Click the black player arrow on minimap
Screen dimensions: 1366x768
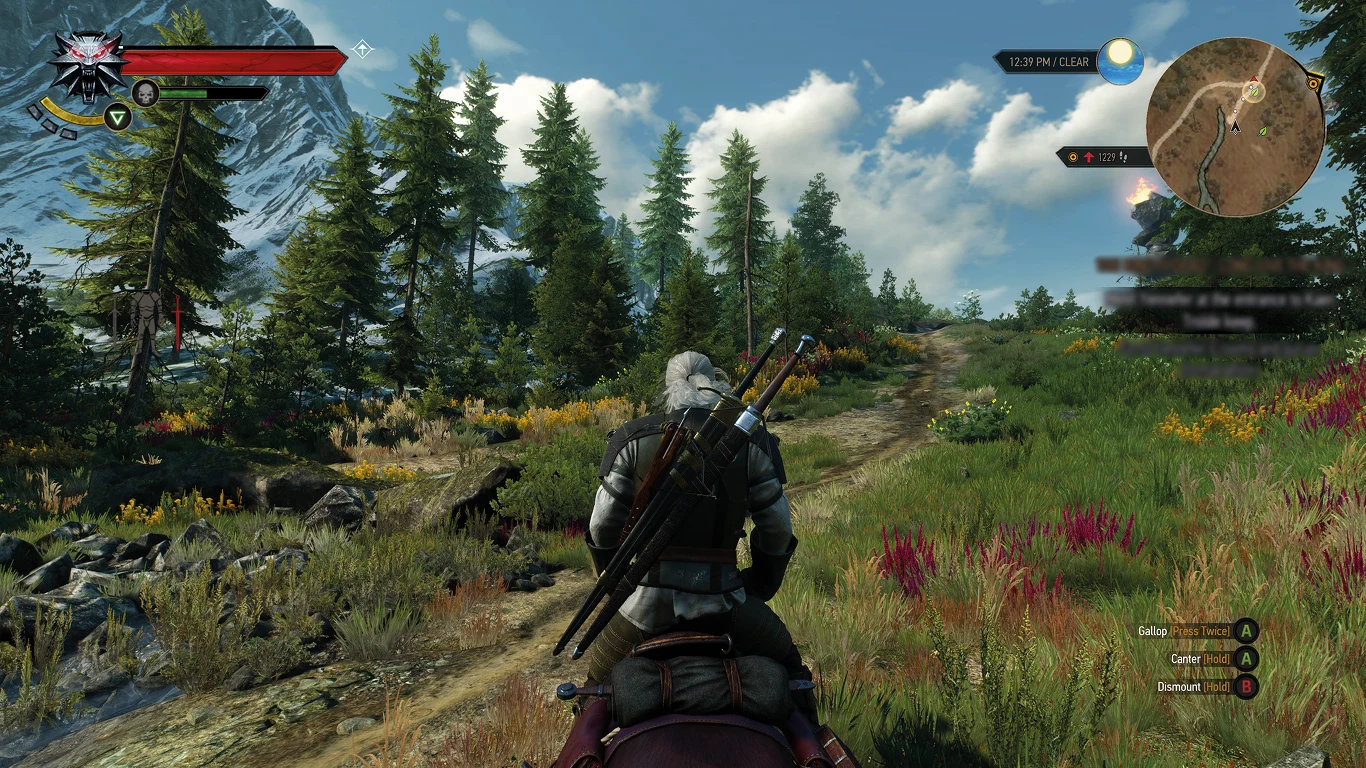tap(1235, 127)
